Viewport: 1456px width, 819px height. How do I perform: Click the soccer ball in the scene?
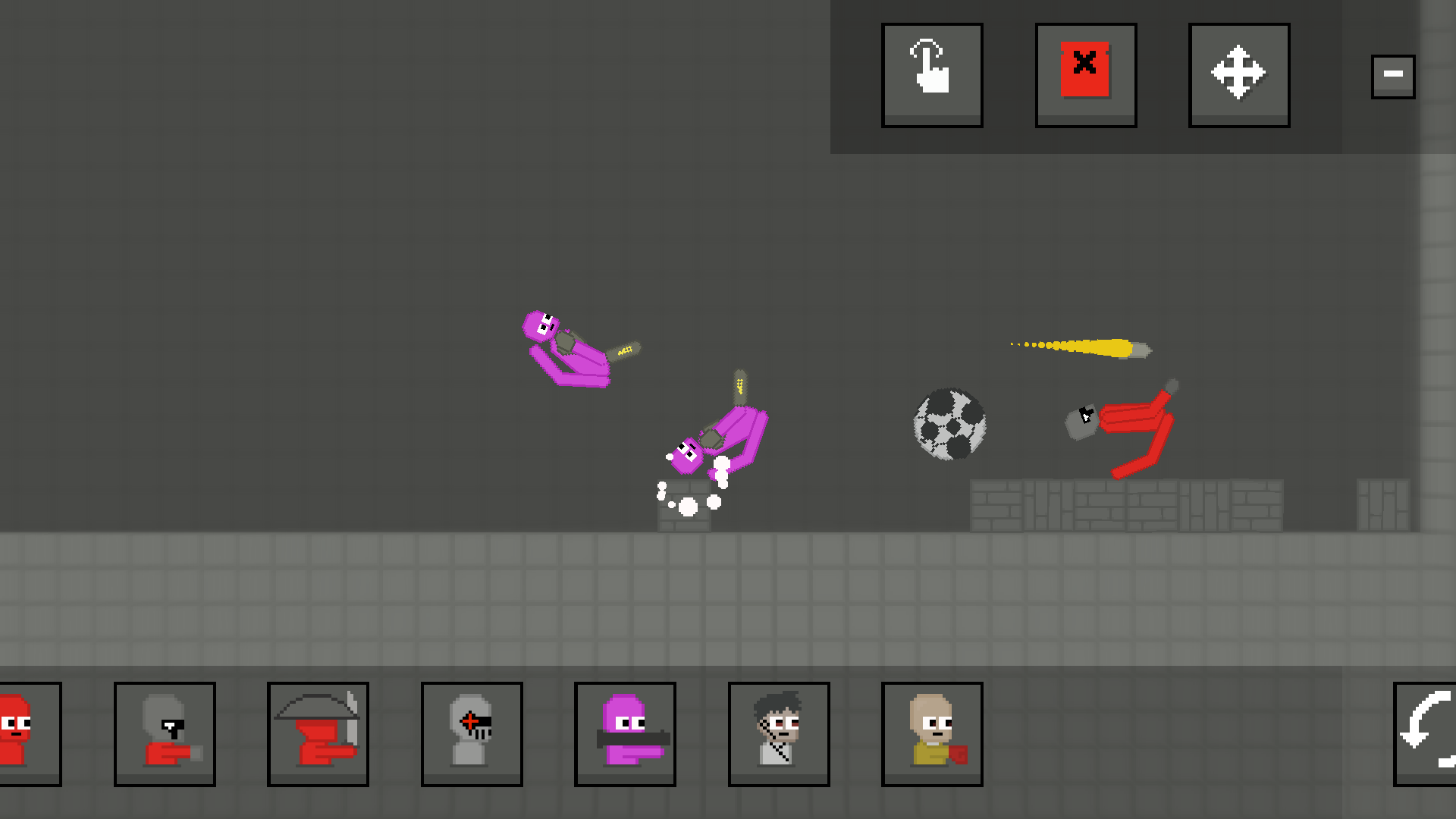(x=950, y=425)
